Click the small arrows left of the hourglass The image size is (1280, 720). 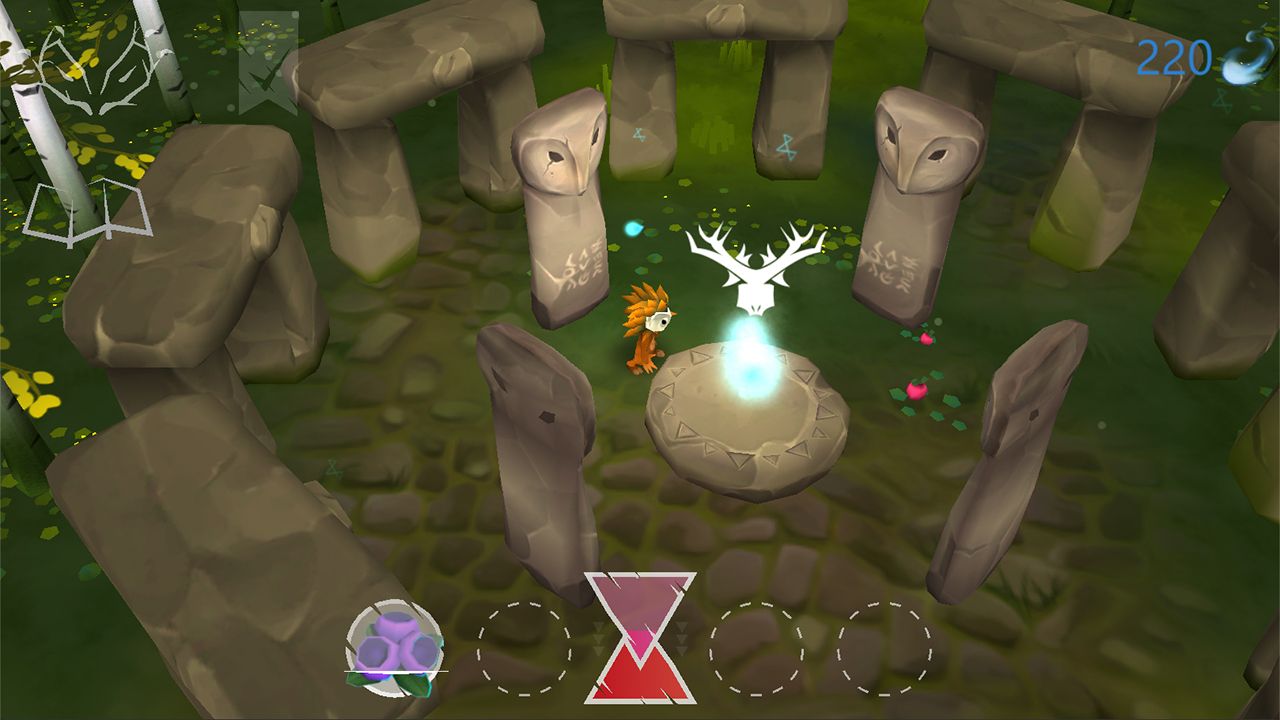click(x=598, y=637)
